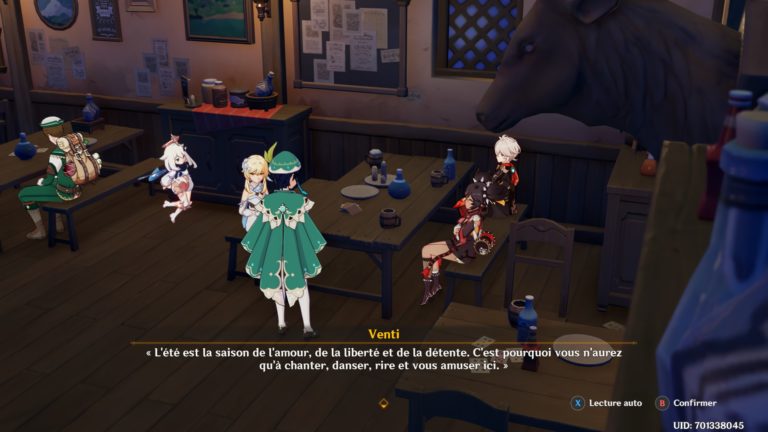Advance Venti's dialogue with the orange continue arrow
Image resolution: width=768 pixels, height=432 pixels.
point(383,403)
